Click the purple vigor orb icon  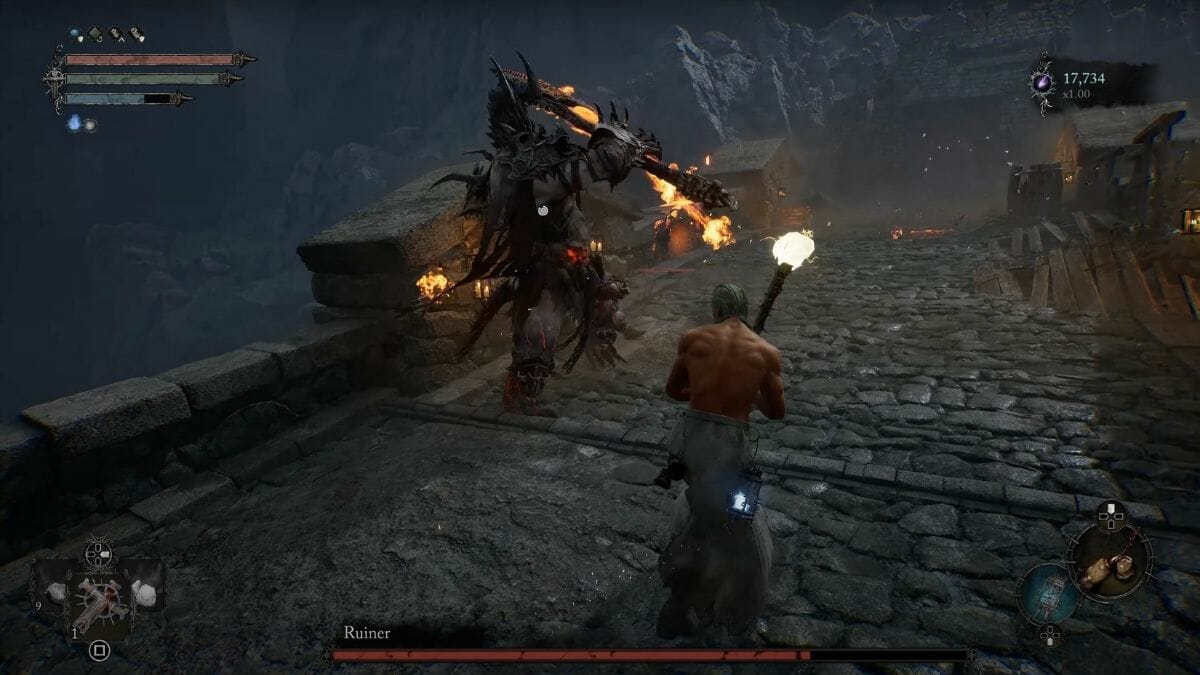pos(1043,80)
